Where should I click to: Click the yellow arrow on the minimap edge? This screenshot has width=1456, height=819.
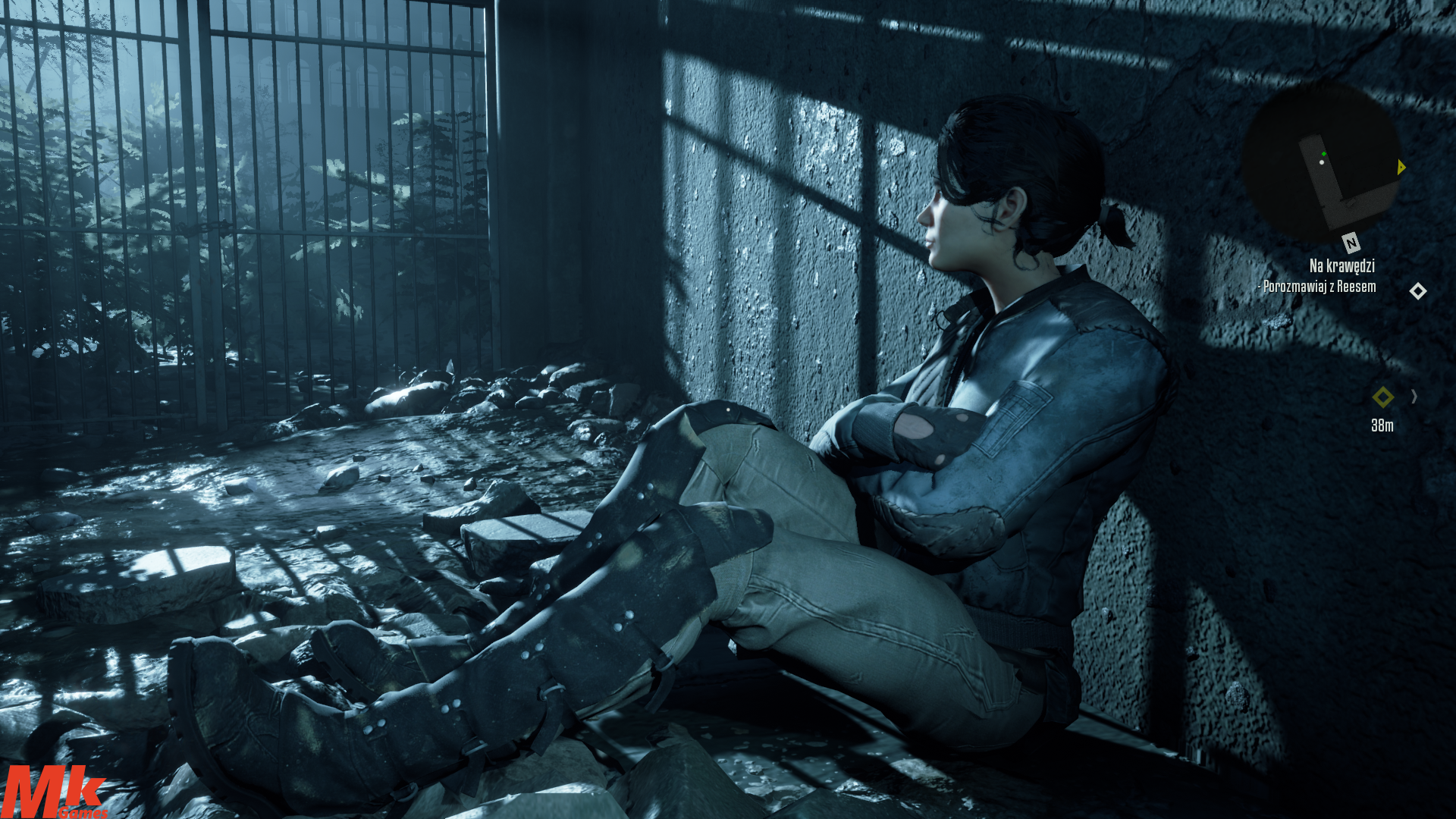(x=1401, y=167)
